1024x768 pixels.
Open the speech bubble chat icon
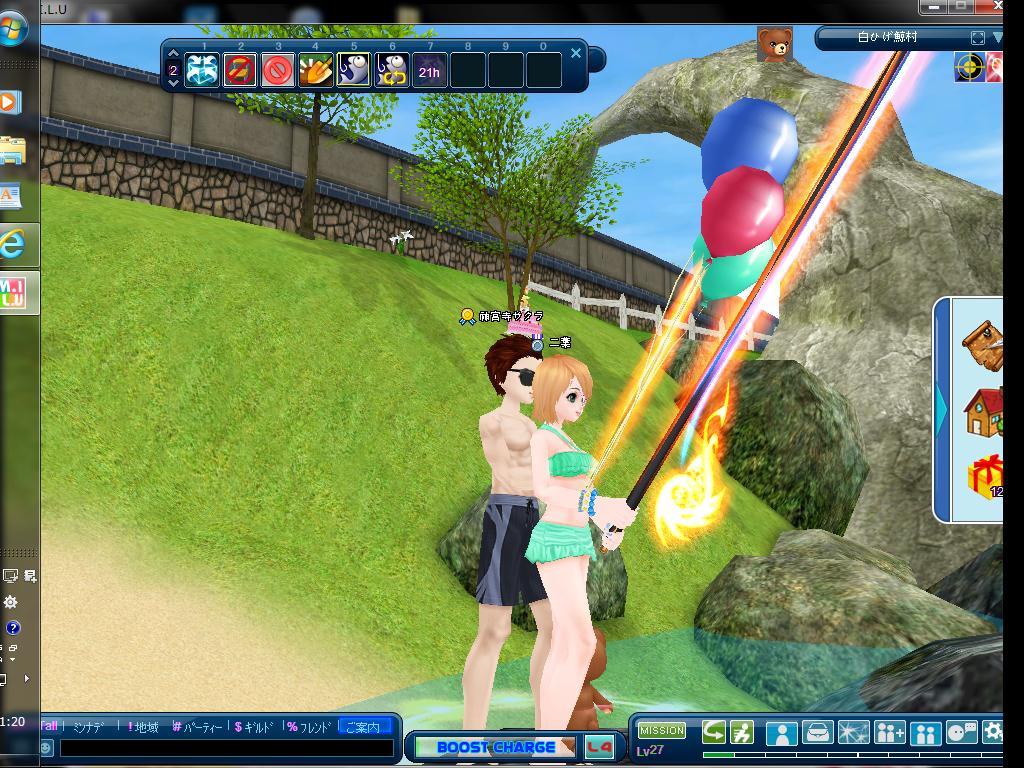961,733
